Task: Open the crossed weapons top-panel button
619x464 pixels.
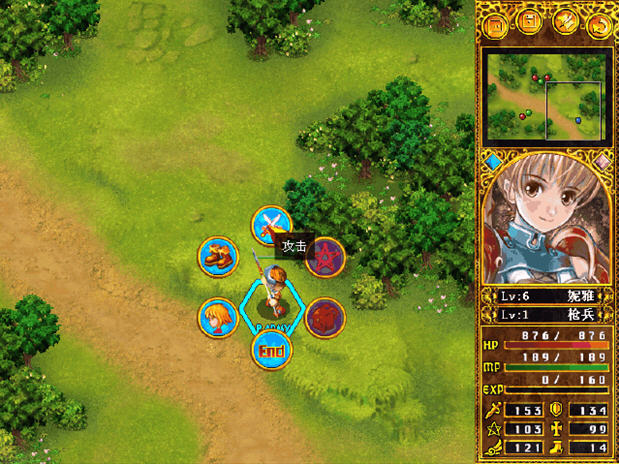Action: tap(565, 24)
